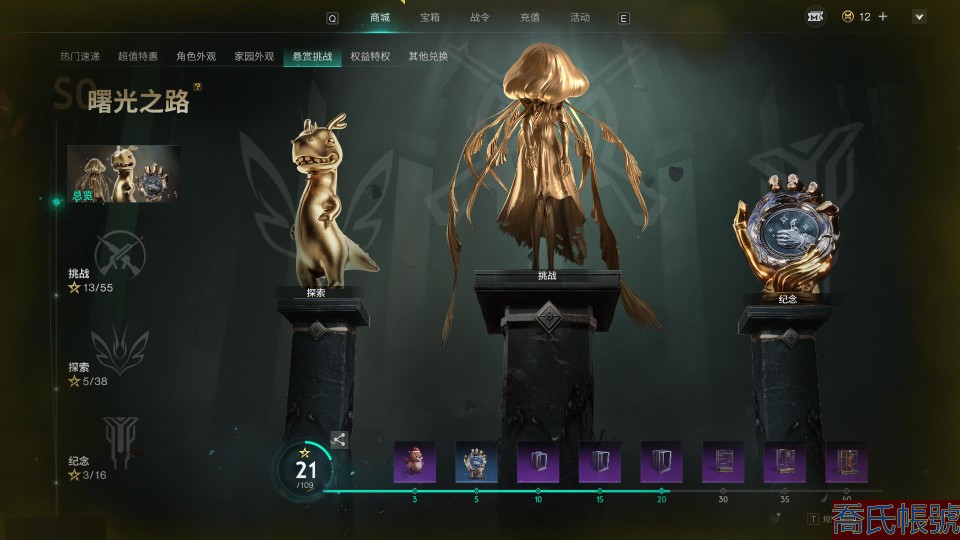The width and height of the screenshot is (960, 540).
Task: Open the 热门速递 category
Action: 80,57
